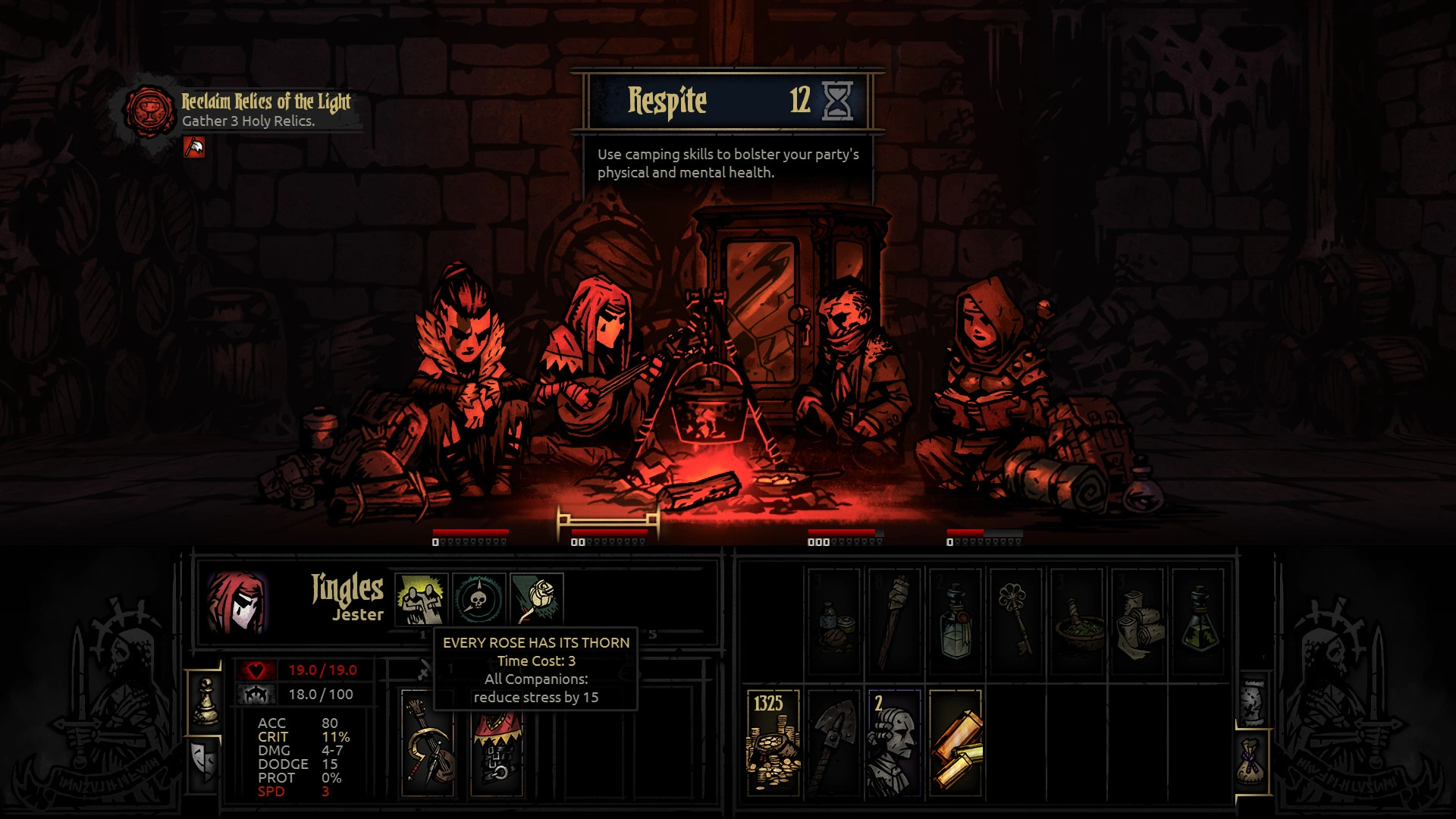
Task: Pick the green antivenom flask
Action: pyautogui.click(x=1198, y=622)
